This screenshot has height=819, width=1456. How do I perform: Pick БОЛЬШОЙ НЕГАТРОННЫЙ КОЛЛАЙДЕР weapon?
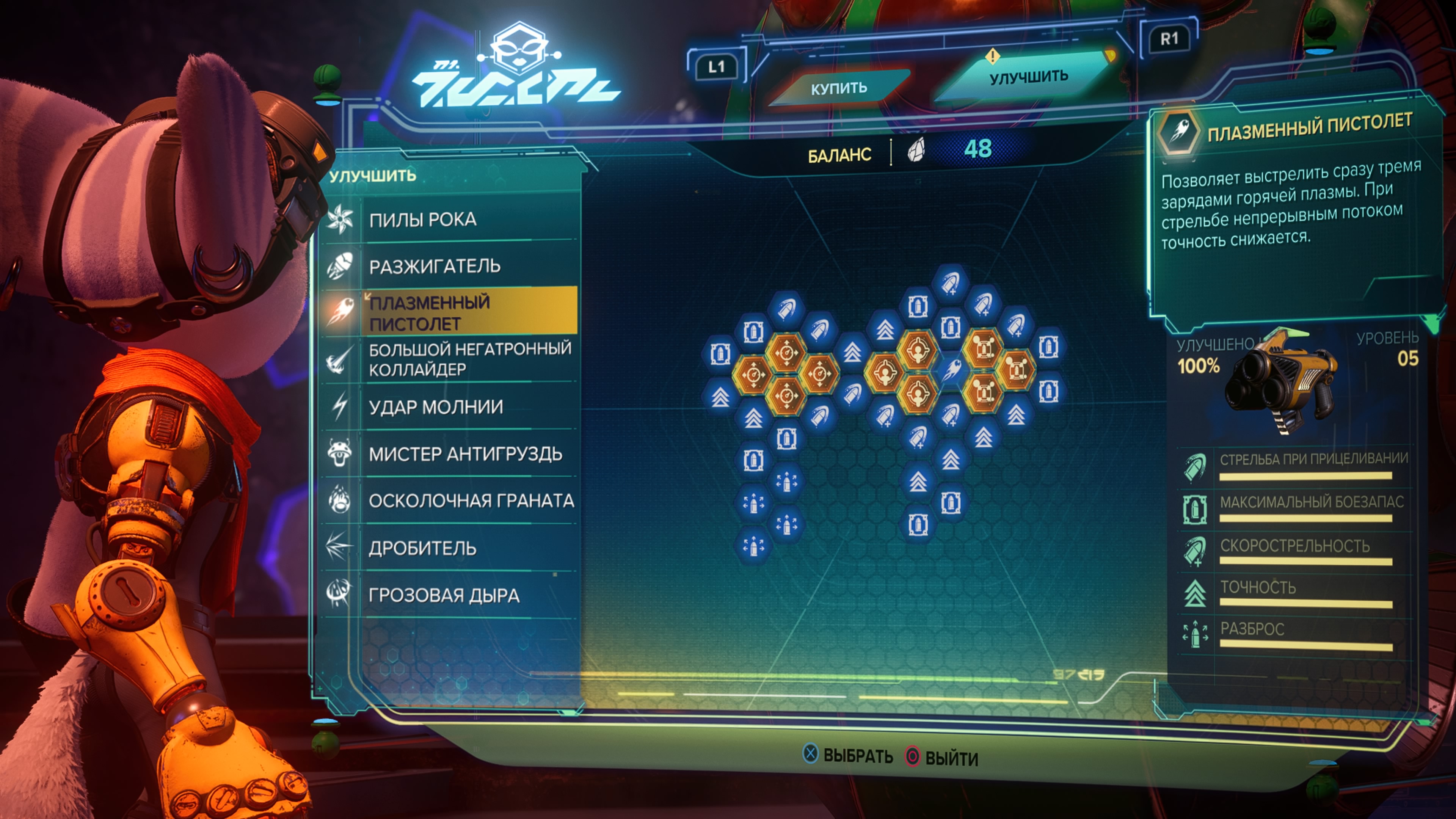[469, 359]
